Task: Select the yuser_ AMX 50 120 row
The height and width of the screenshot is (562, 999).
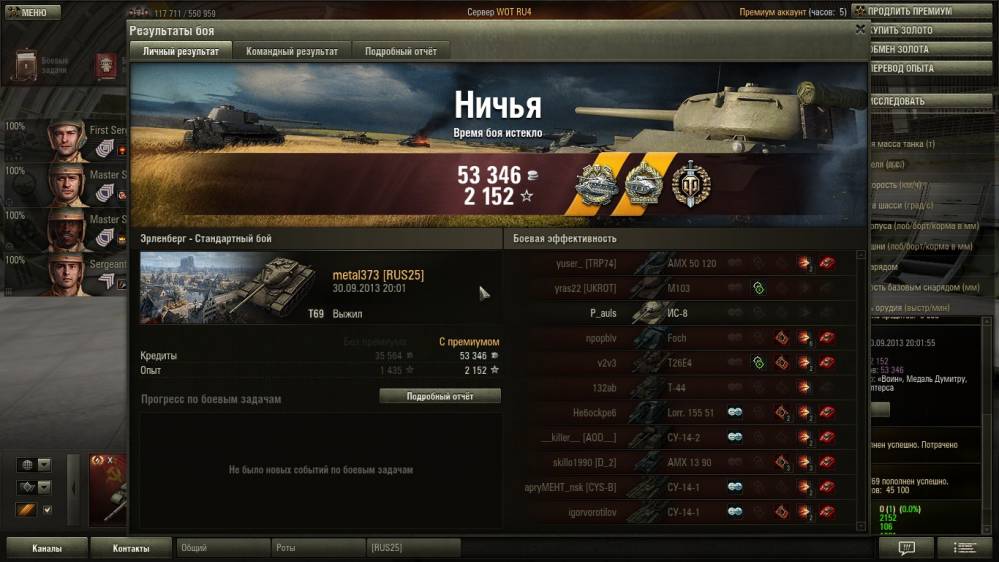Action: (680, 263)
